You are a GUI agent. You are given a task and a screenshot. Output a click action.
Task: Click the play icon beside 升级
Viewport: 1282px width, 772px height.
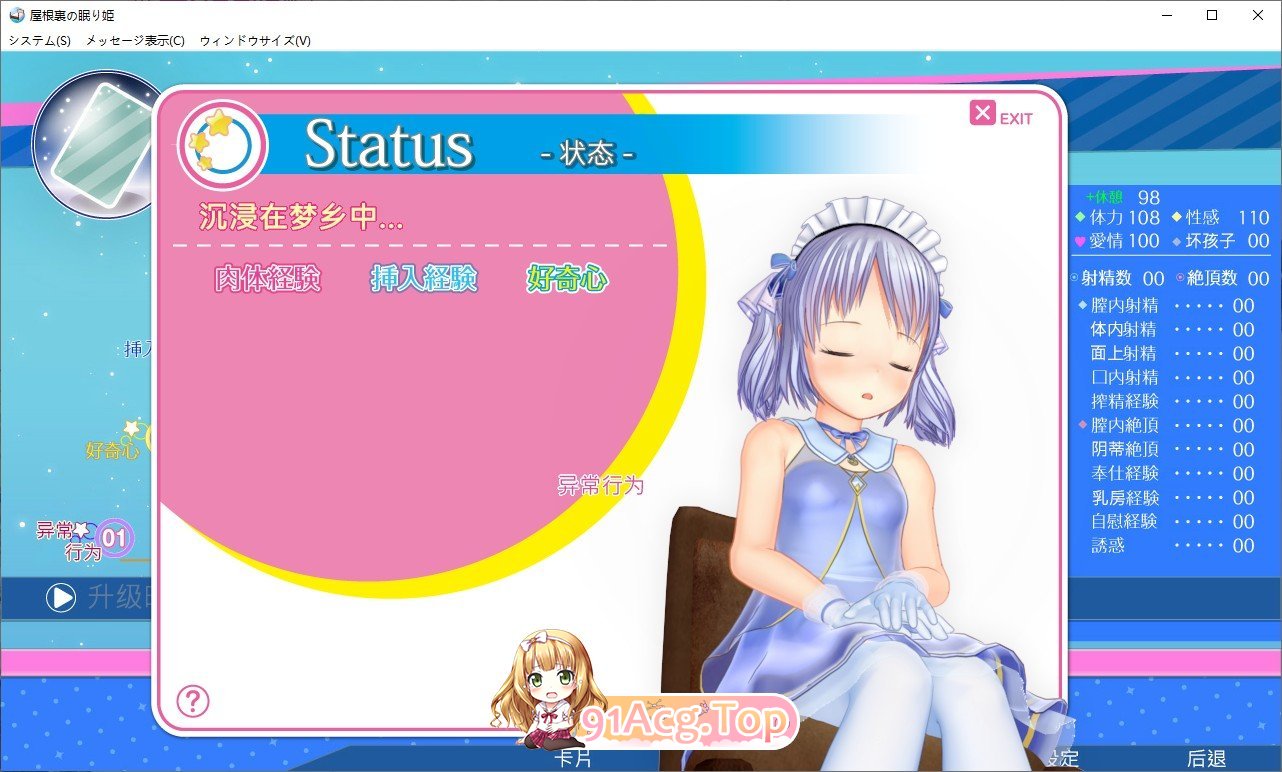click(62, 597)
